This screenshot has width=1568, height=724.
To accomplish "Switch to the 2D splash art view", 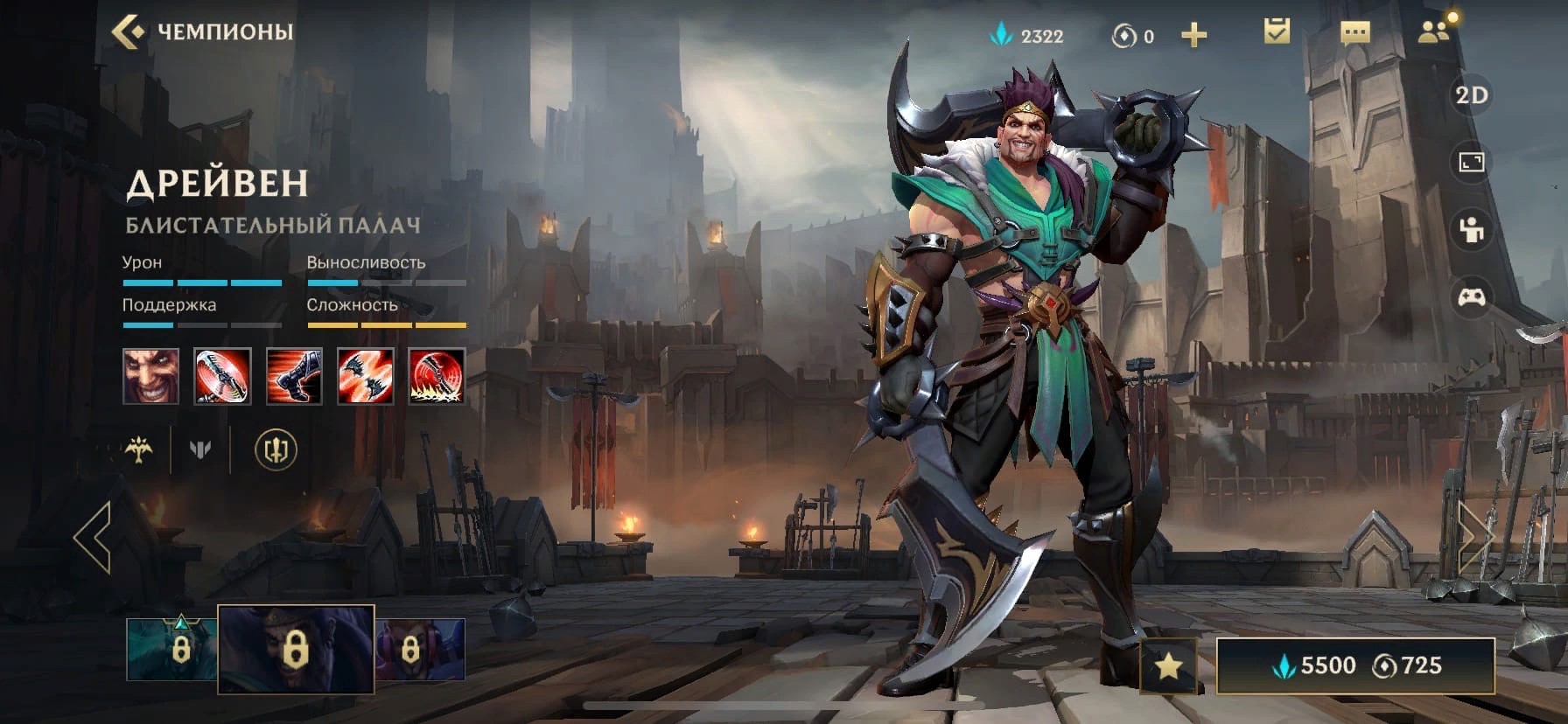I will [1471, 95].
